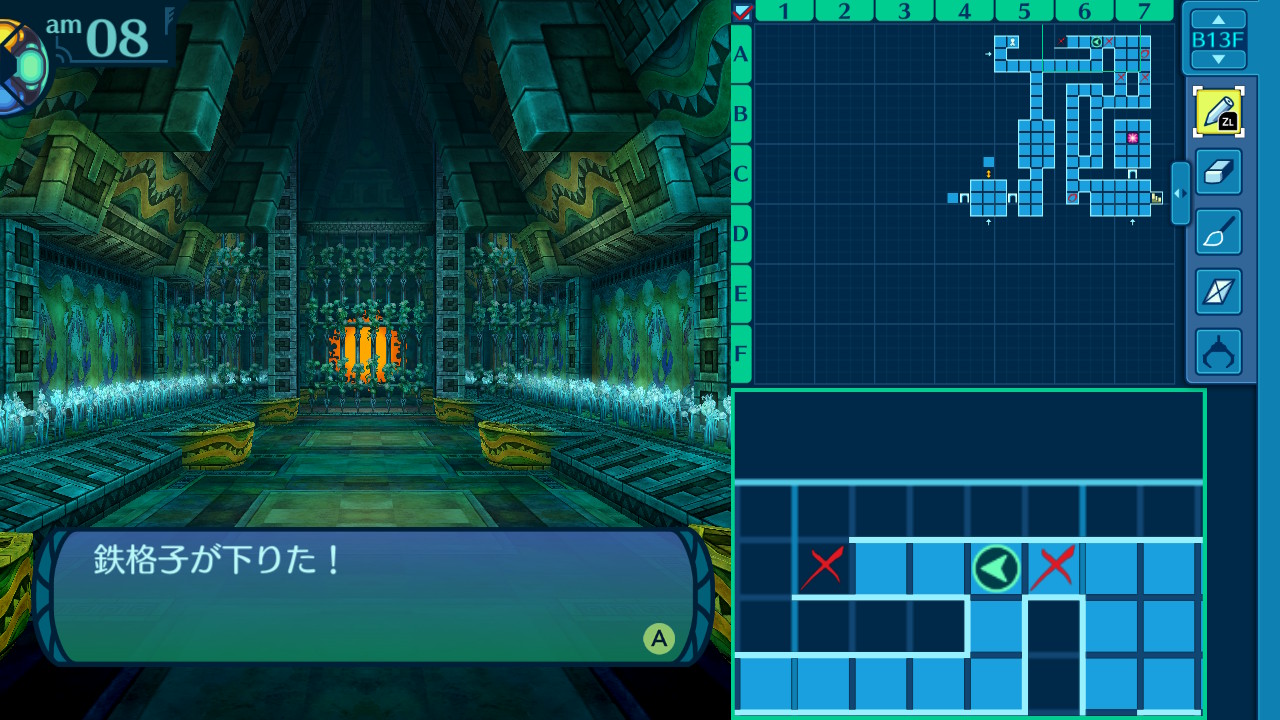The image size is (1280, 720).
Task: Pick the paintbrush floor tool
Action: click(x=1218, y=232)
